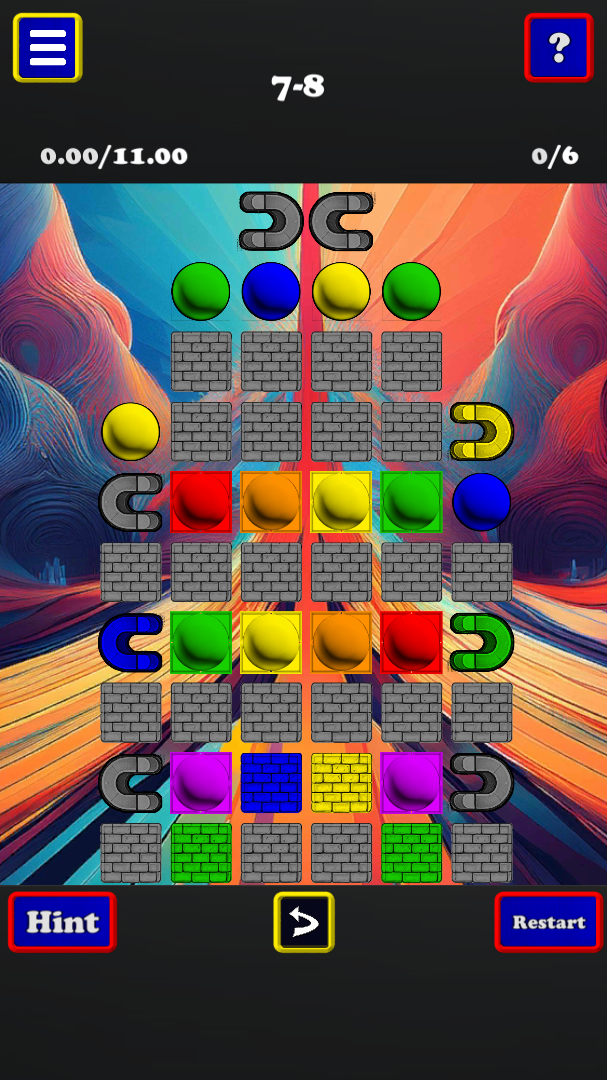
Task: Request a Hint
Action: pyautogui.click(x=62, y=921)
